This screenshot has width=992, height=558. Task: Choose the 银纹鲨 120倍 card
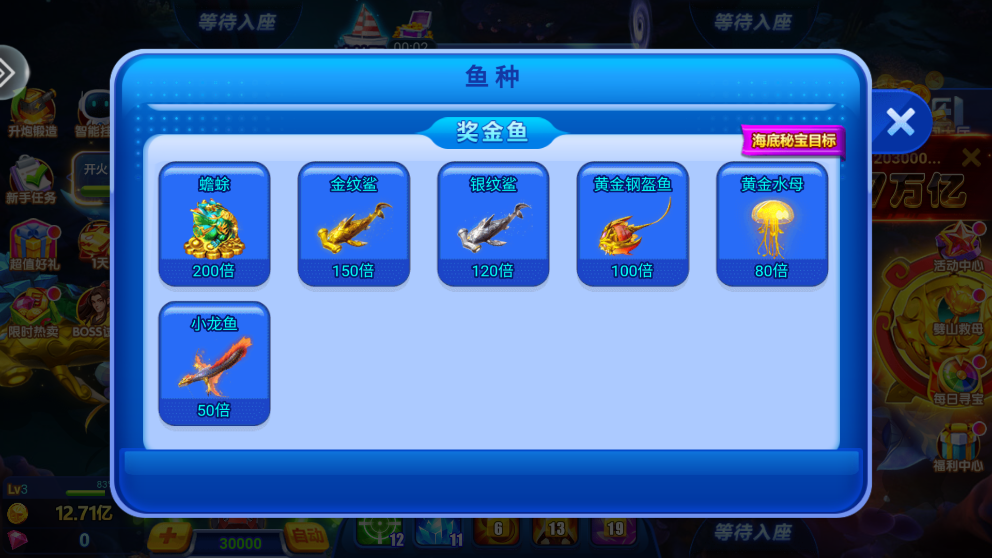[493, 225]
